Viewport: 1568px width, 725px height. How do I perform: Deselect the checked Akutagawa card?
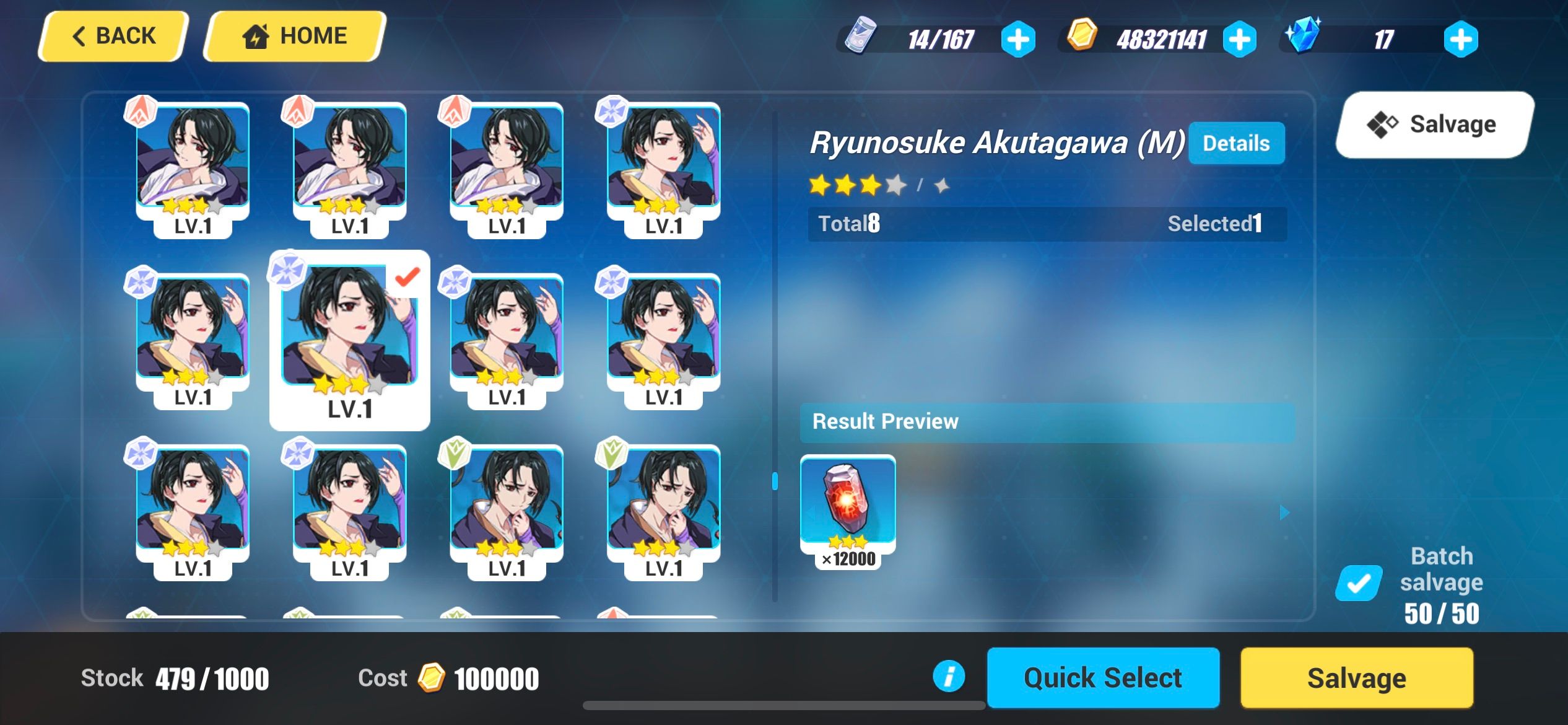point(349,338)
